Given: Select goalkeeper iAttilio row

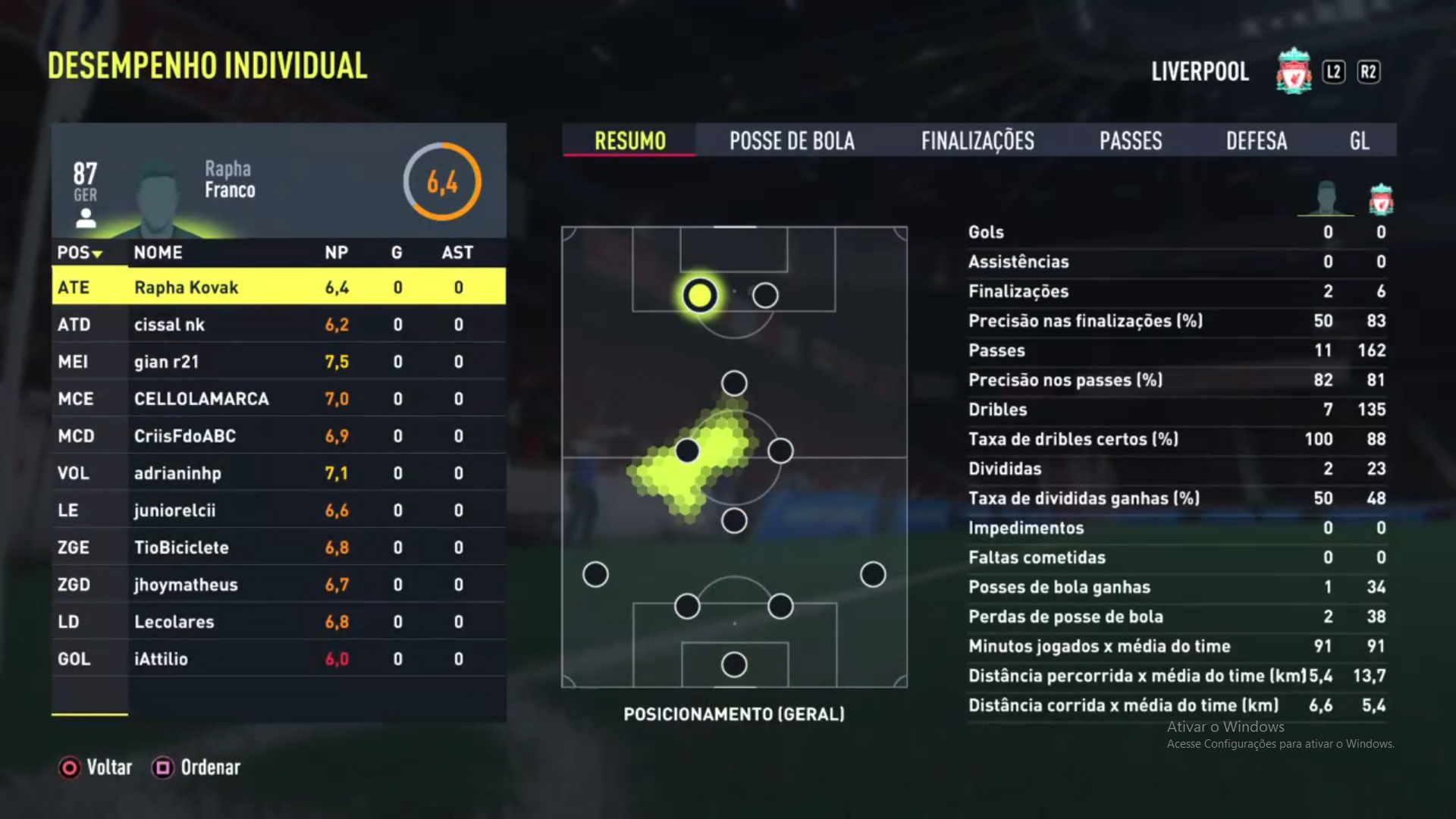Looking at the screenshot, I should pos(278,659).
